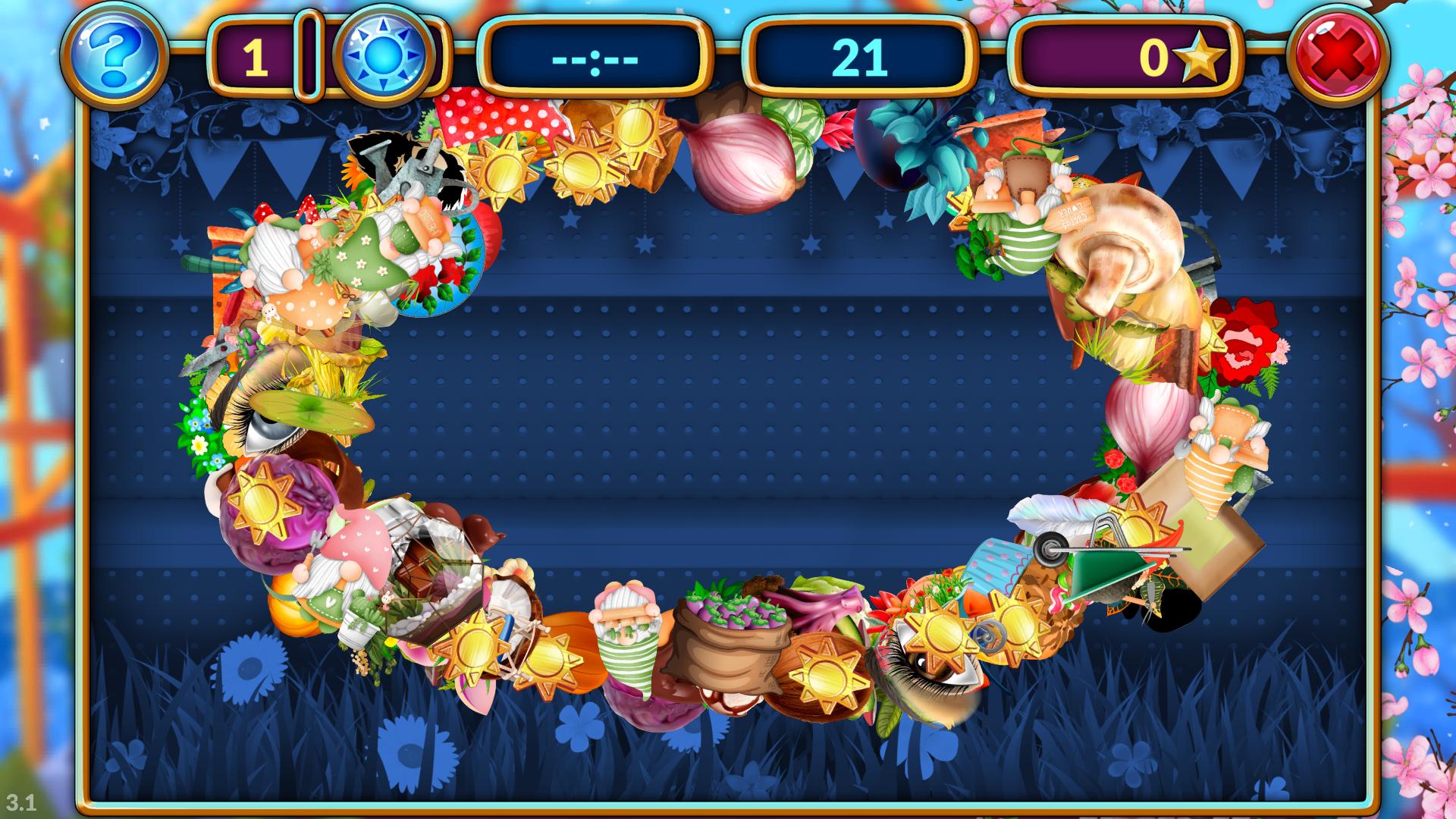The image size is (1456, 819).
Task: Close the level with the red X
Action: coord(1340,55)
